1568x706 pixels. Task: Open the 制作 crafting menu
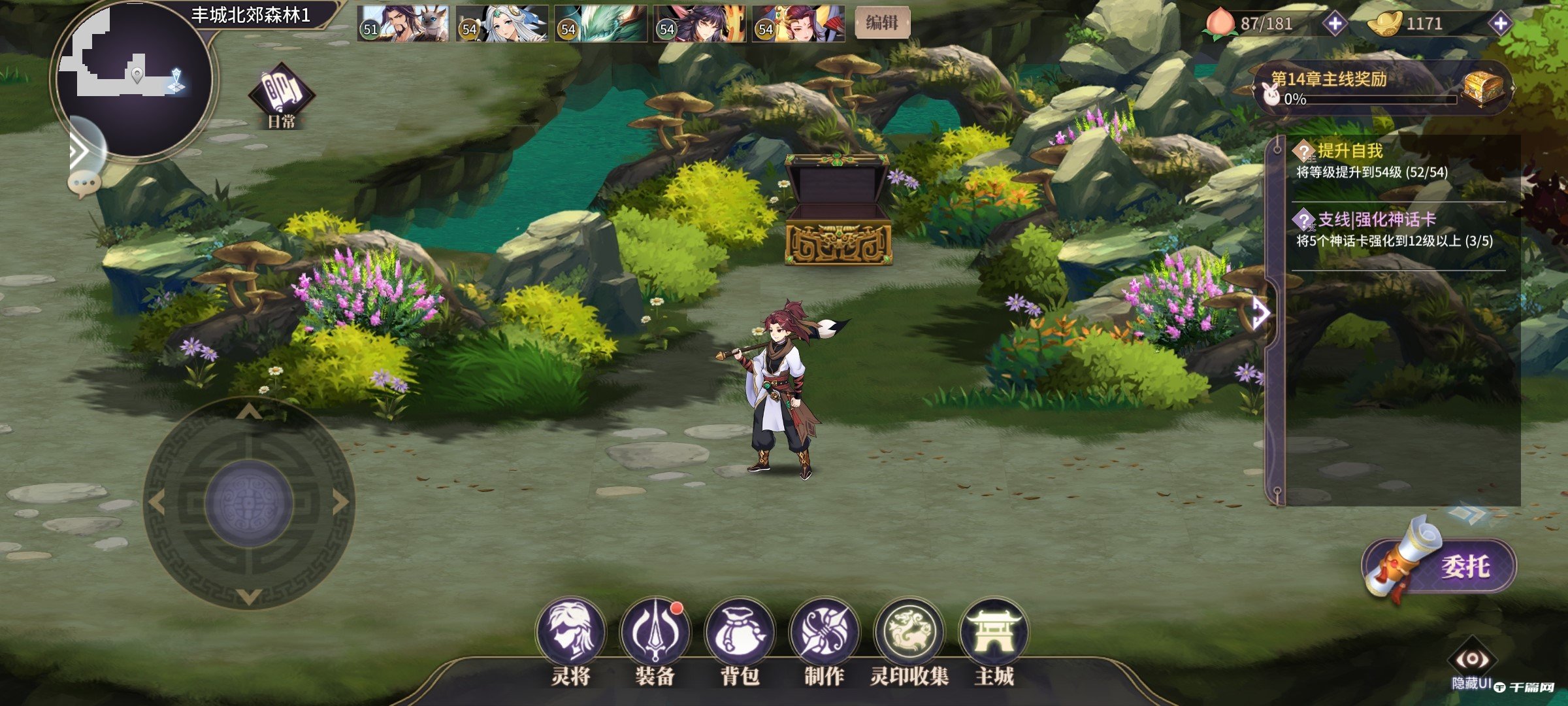[x=824, y=632]
